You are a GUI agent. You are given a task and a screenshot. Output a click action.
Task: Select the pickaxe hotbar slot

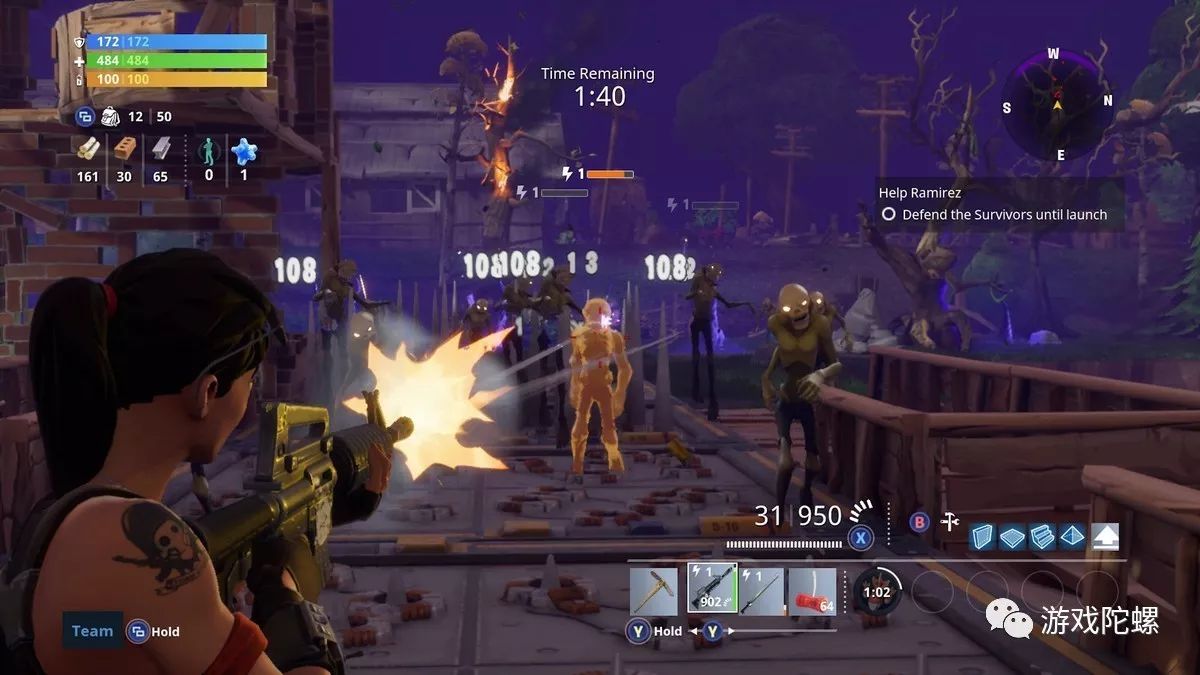(654, 591)
